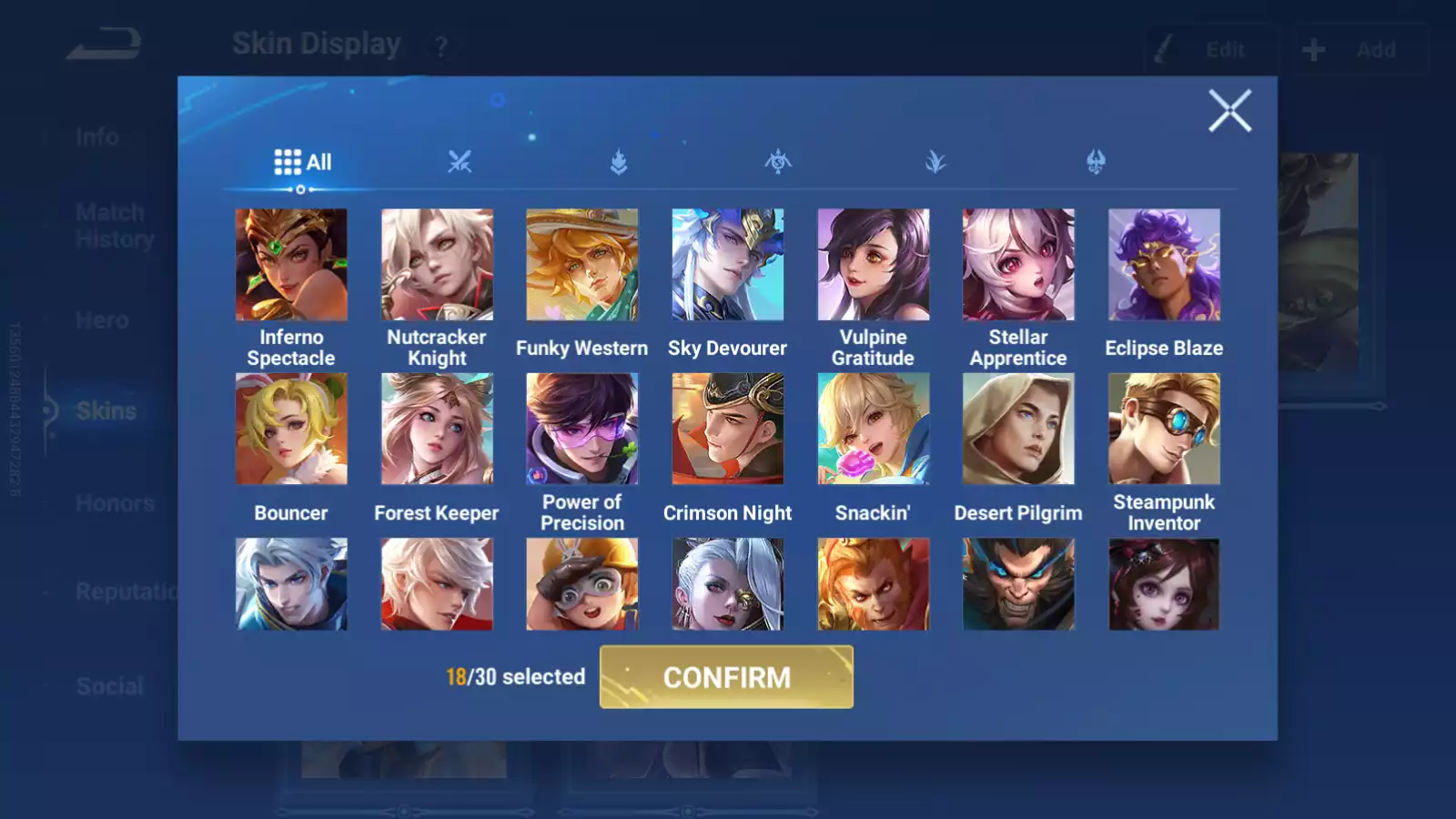Choose the Forest Keeper skin
Screen dimensions: 1456x819
(437, 429)
